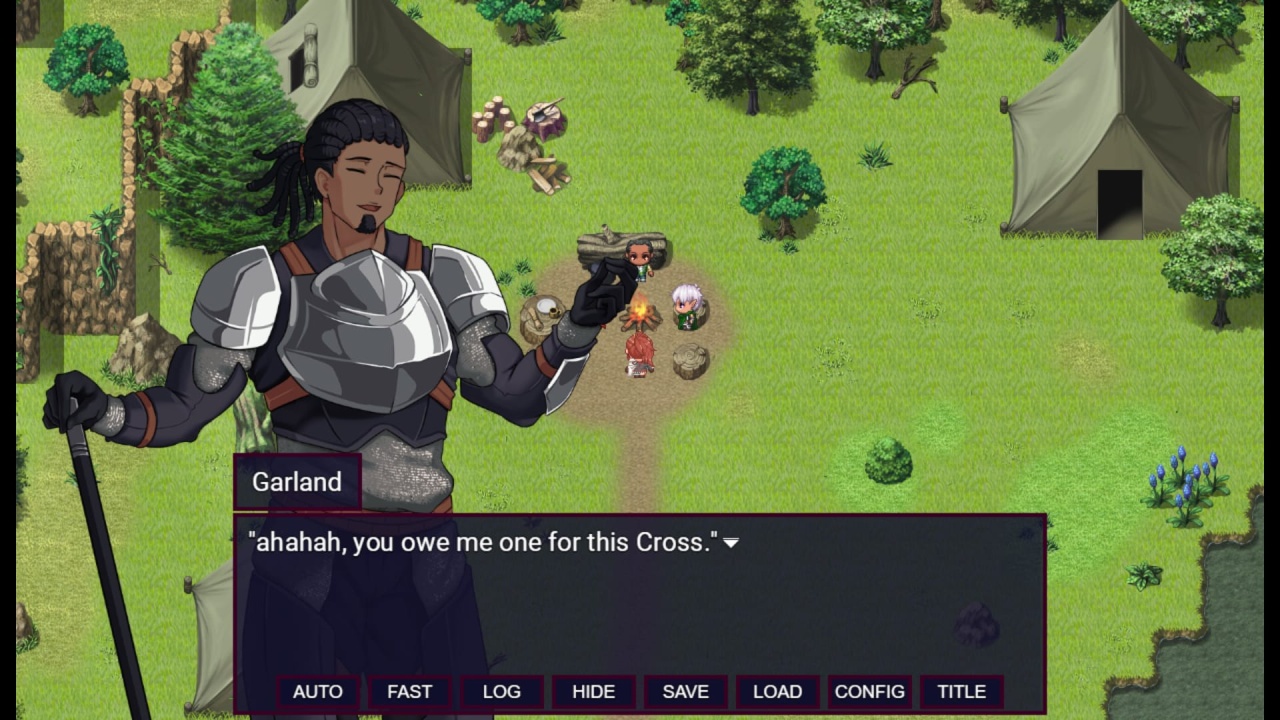Image resolution: width=1280 pixels, height=720 pixels.
Task: Open the CONFIG settings
Action: pos(869,692)
